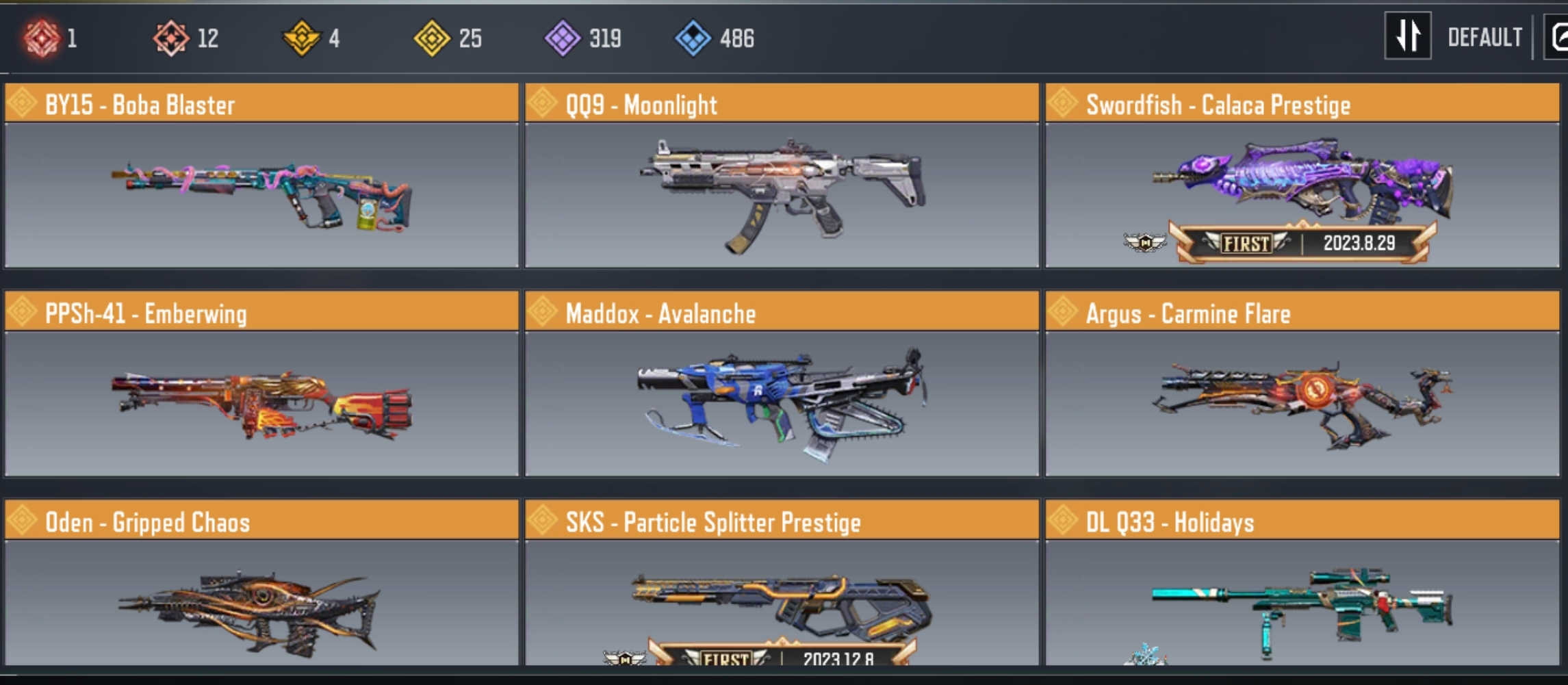Filter by yellow diamond rarity showing 25
The height and width of the screenshot is (685, 1568).
(433, 38)
